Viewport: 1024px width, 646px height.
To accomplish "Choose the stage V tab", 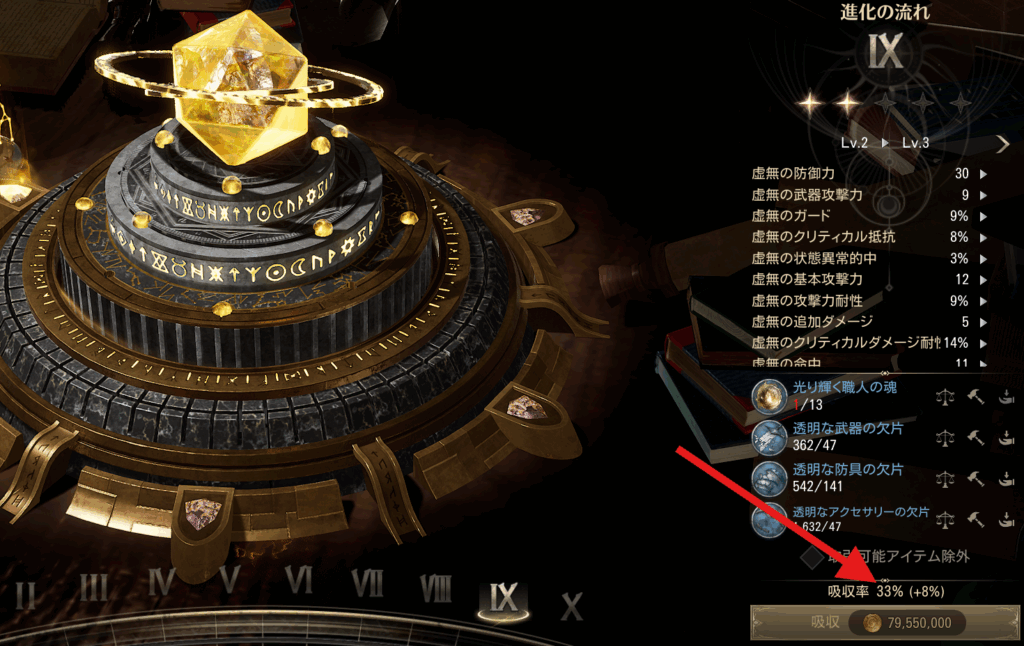I will point(229,580).
